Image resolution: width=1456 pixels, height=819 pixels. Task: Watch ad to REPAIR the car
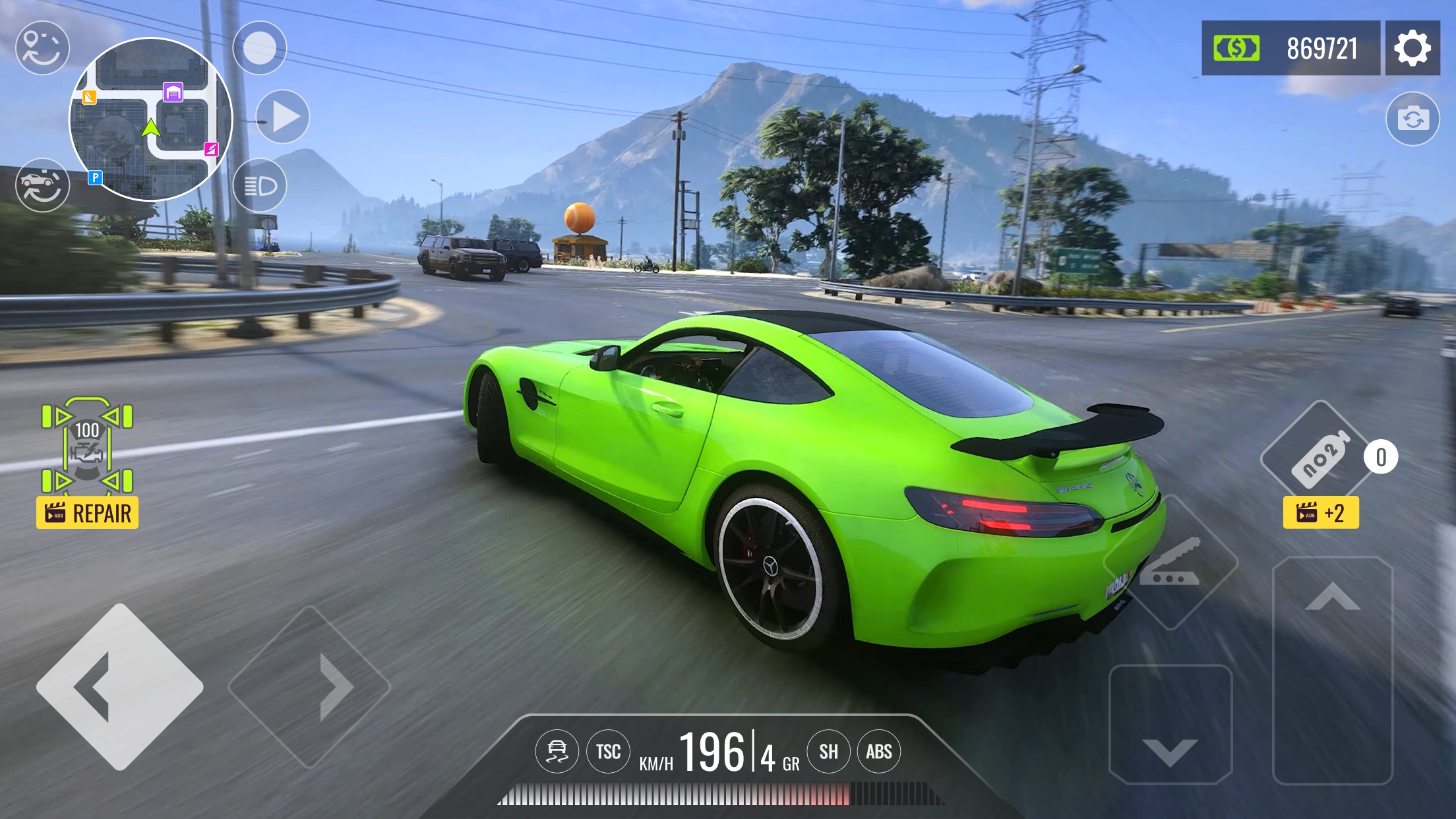coord(88,513)
